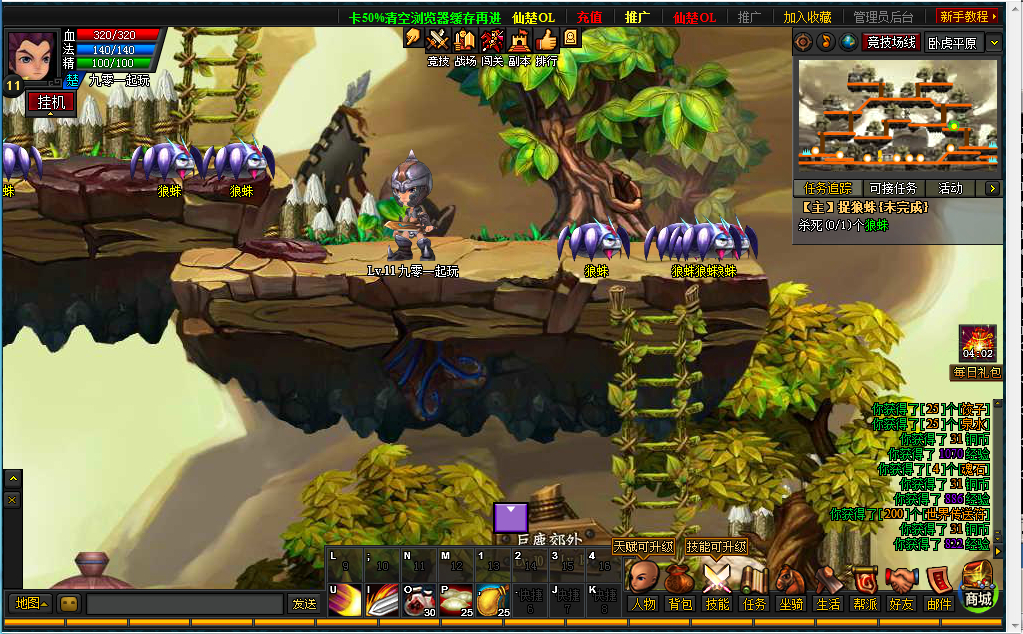
Task: Click the 发送 send chat button
Action: tap(303, 604)
